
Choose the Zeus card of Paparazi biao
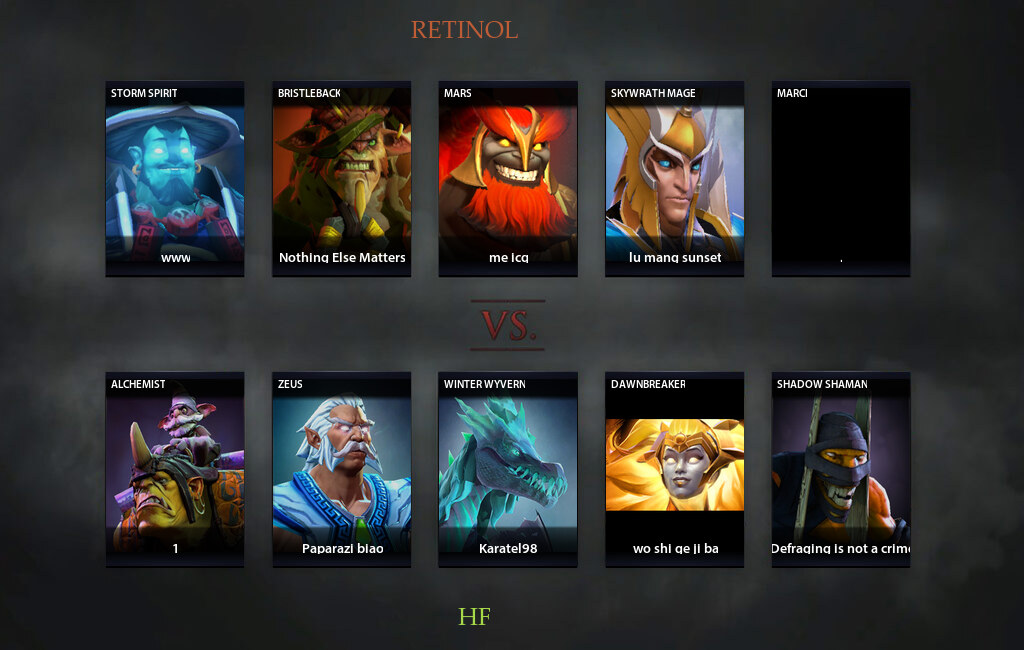pyautogui.click(x=342, y=469)
